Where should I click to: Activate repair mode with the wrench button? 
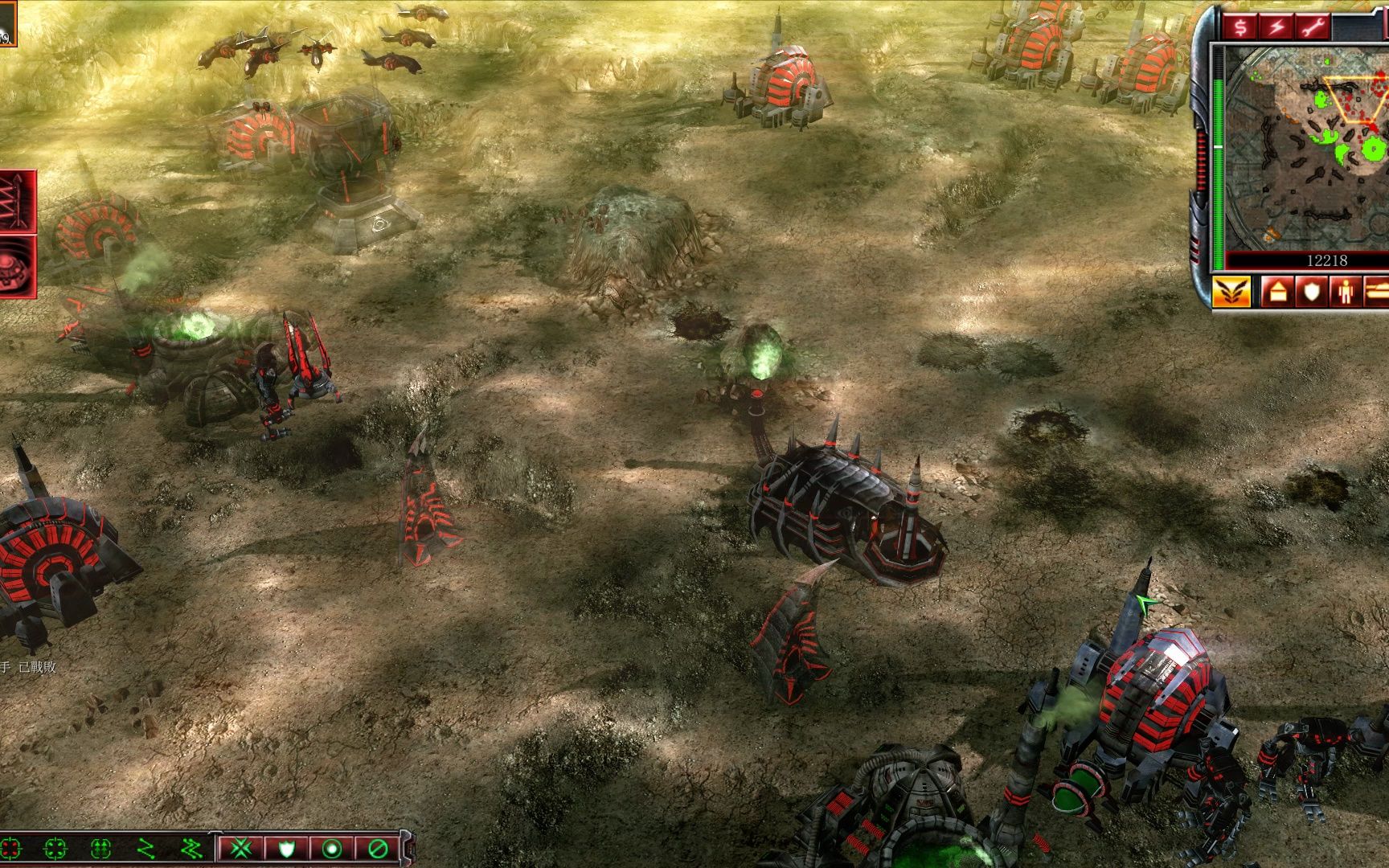point(1313,27)
